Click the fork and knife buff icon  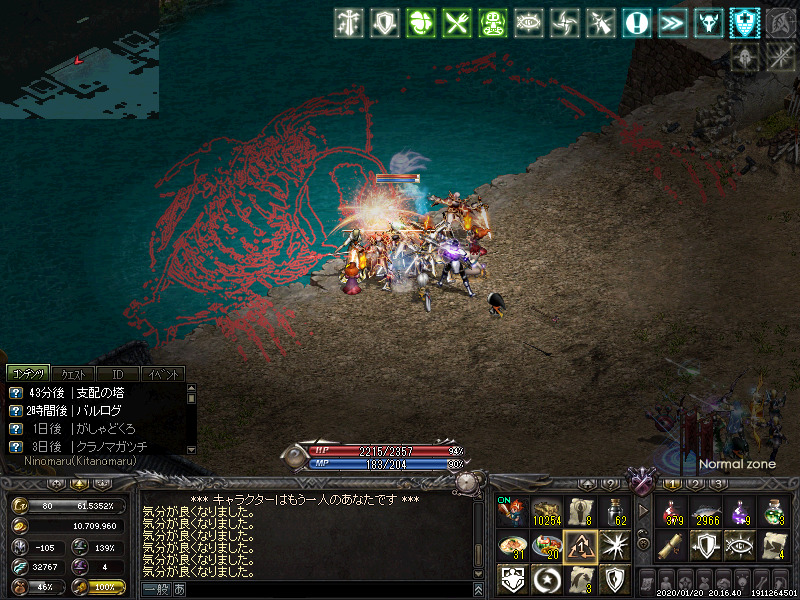click(458, 23)
